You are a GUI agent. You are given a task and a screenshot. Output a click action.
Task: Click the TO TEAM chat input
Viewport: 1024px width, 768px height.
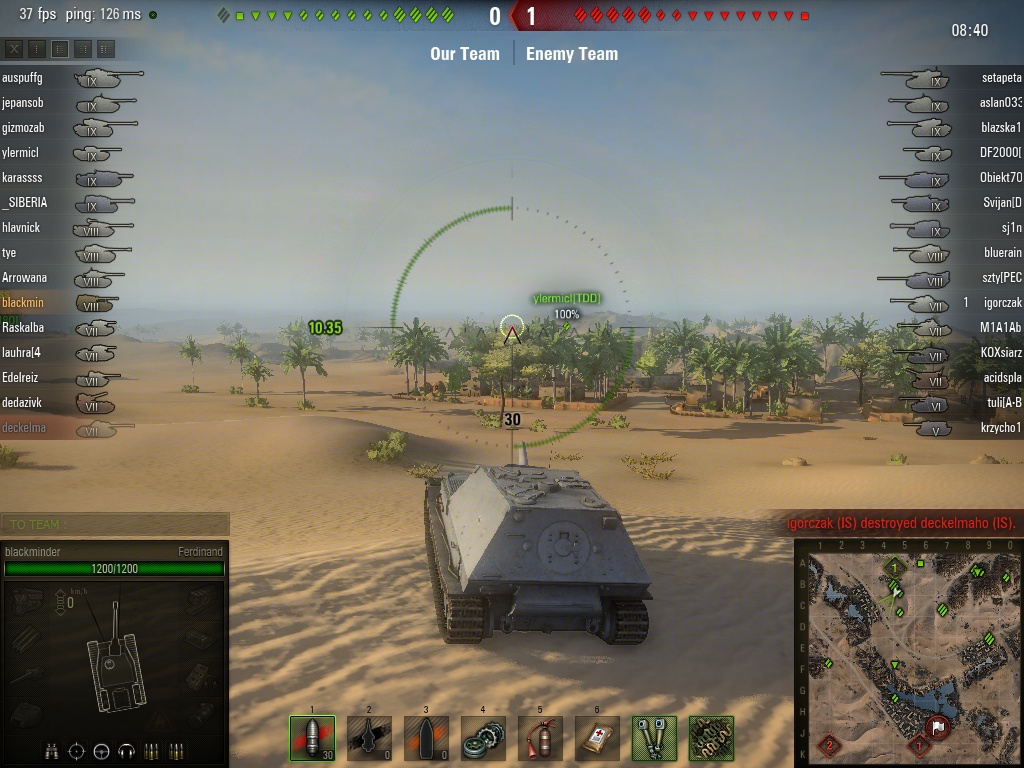click(115, 524)
